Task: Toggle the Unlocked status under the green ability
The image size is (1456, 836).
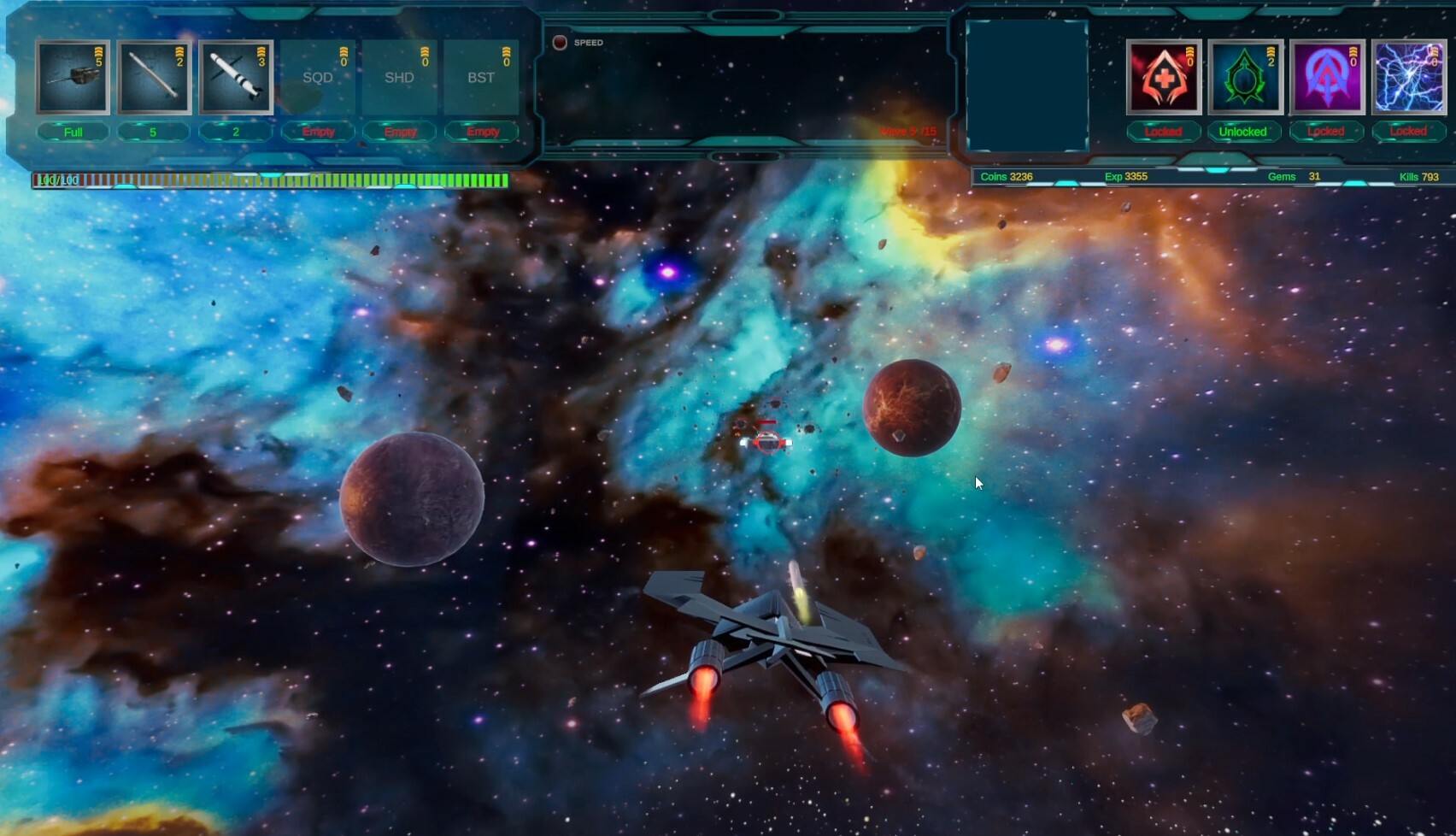Action: pyautogui.click(x=1244, y=132)
